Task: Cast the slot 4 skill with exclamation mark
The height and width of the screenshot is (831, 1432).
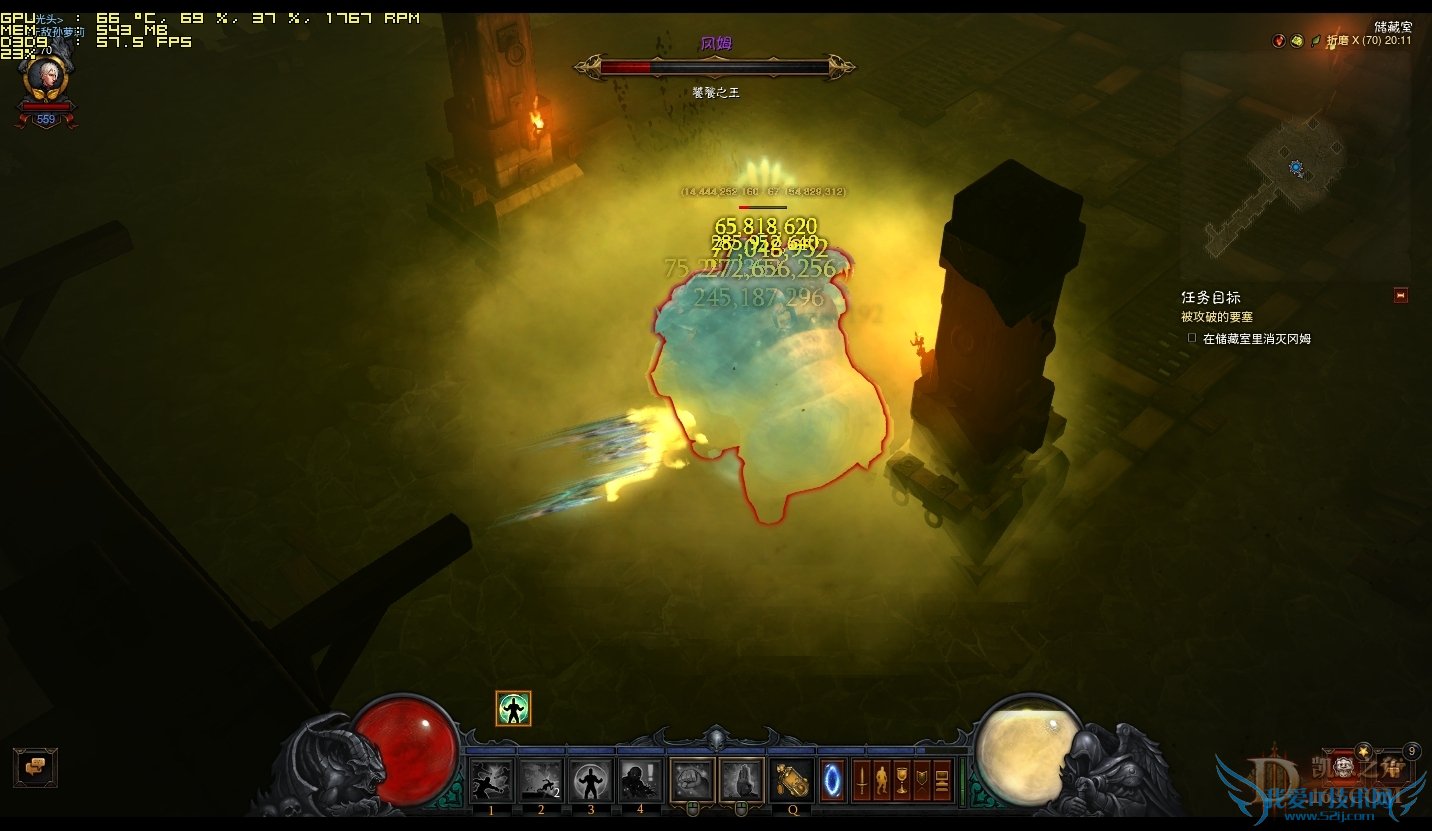Action: (640, 781)
